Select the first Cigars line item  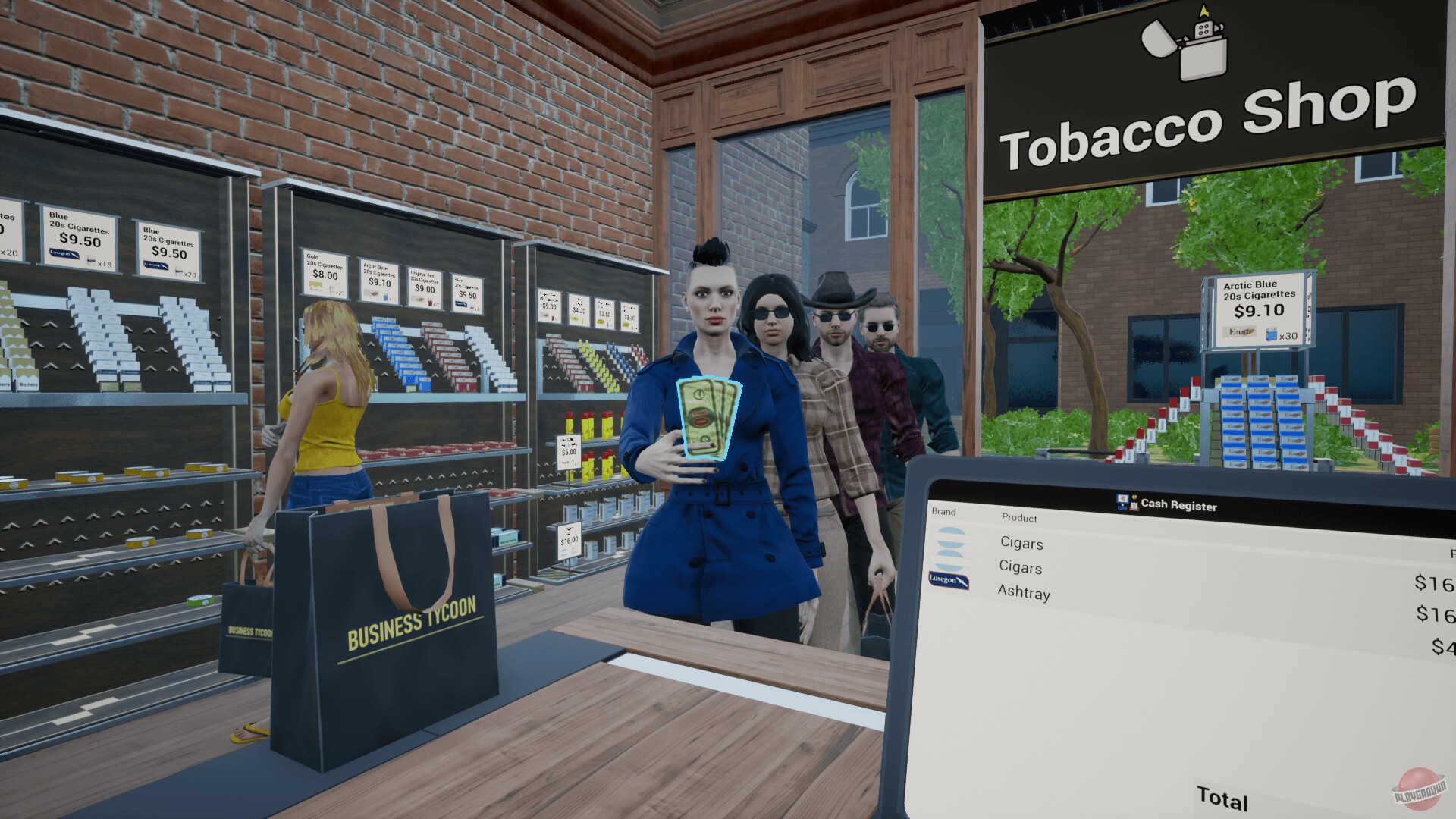[1021, 543]
